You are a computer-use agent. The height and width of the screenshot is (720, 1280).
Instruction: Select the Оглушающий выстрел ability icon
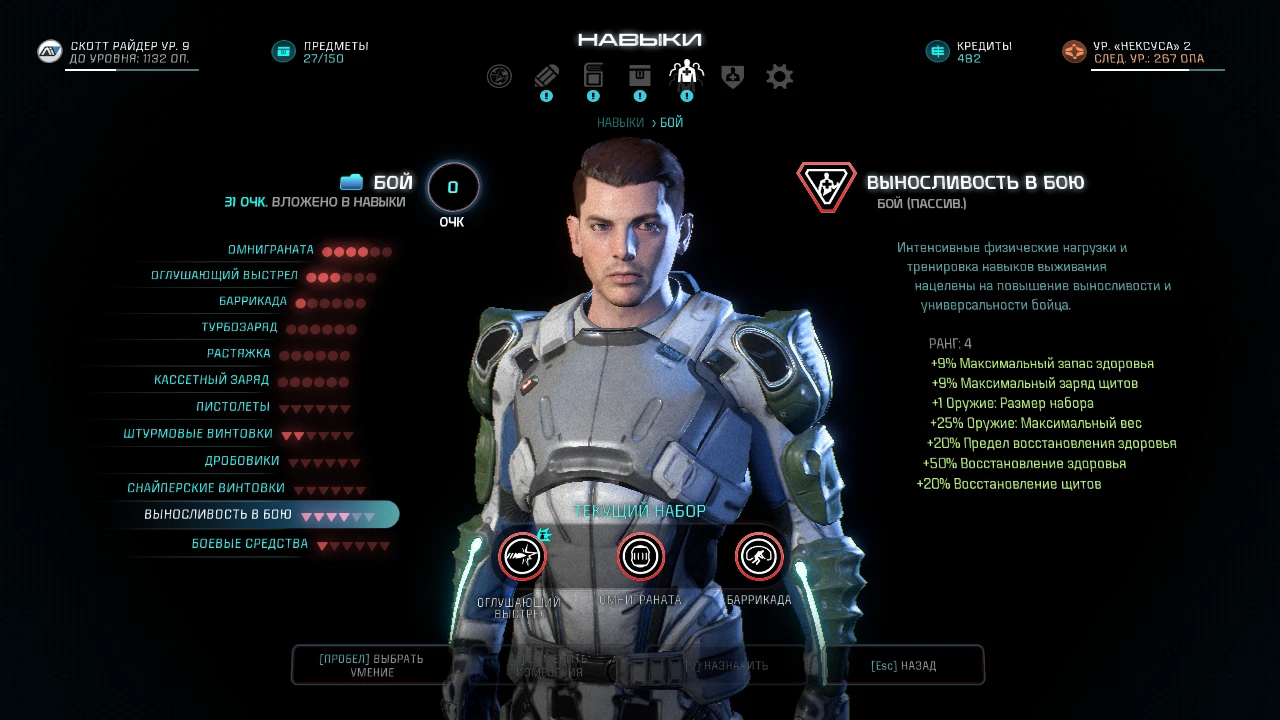point(522,557)
